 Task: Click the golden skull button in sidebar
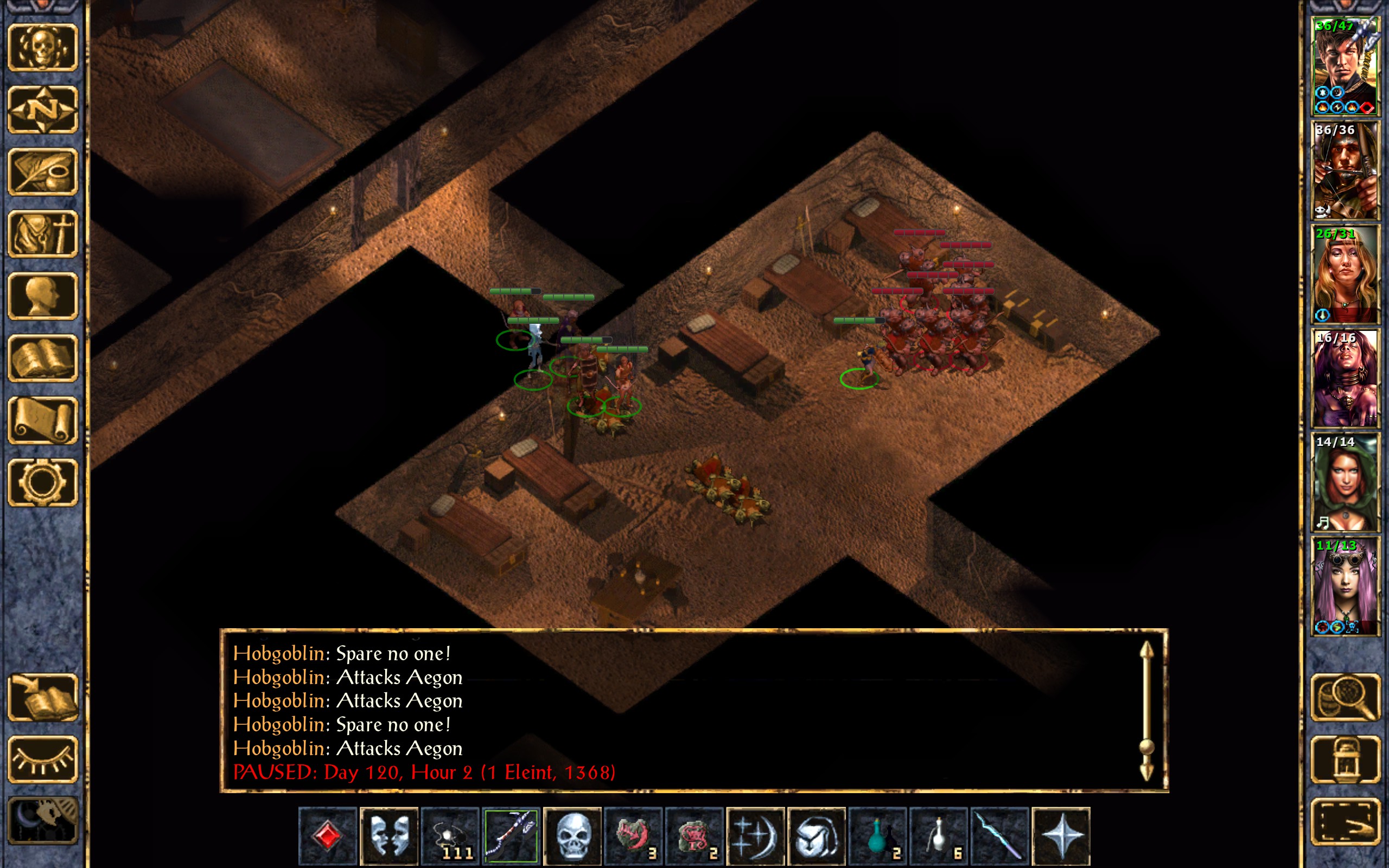click(43, 48)
